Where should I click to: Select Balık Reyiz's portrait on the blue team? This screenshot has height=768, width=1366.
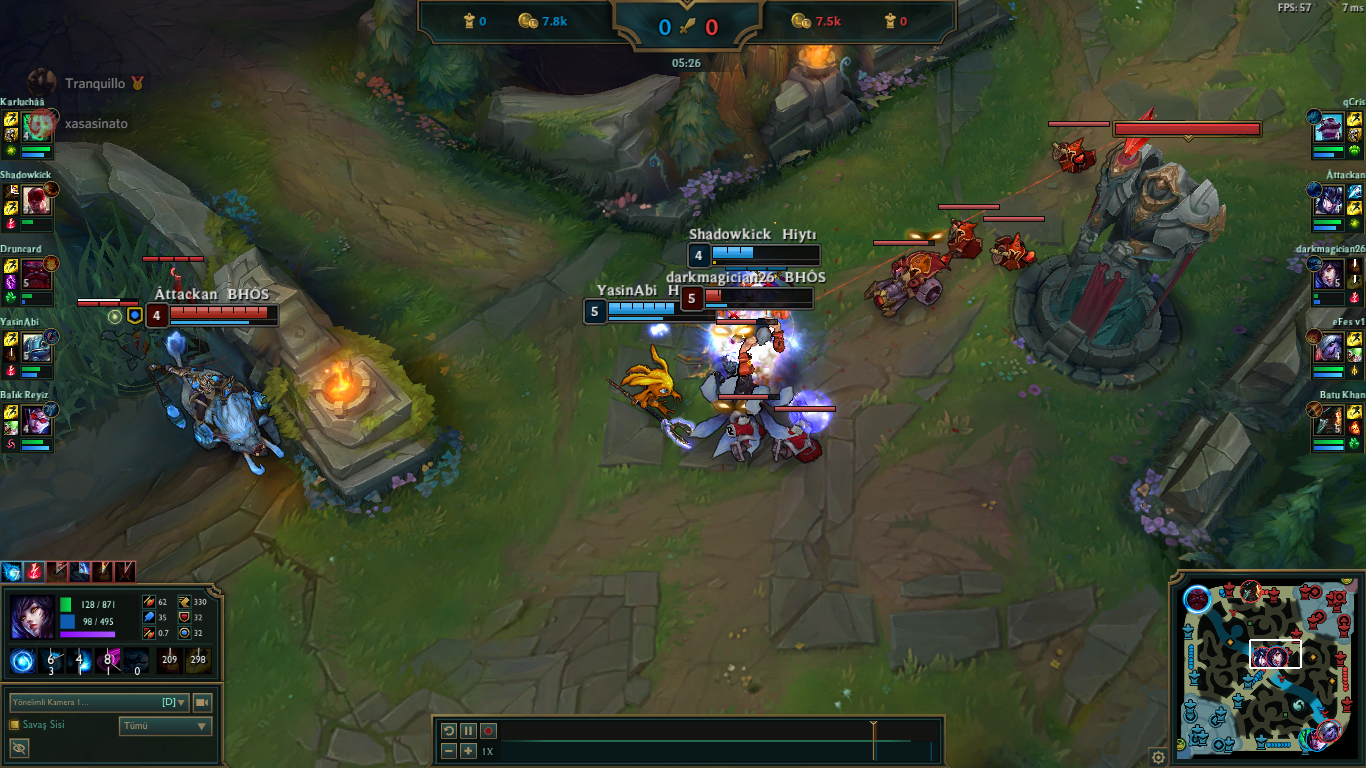click(38, 420)
